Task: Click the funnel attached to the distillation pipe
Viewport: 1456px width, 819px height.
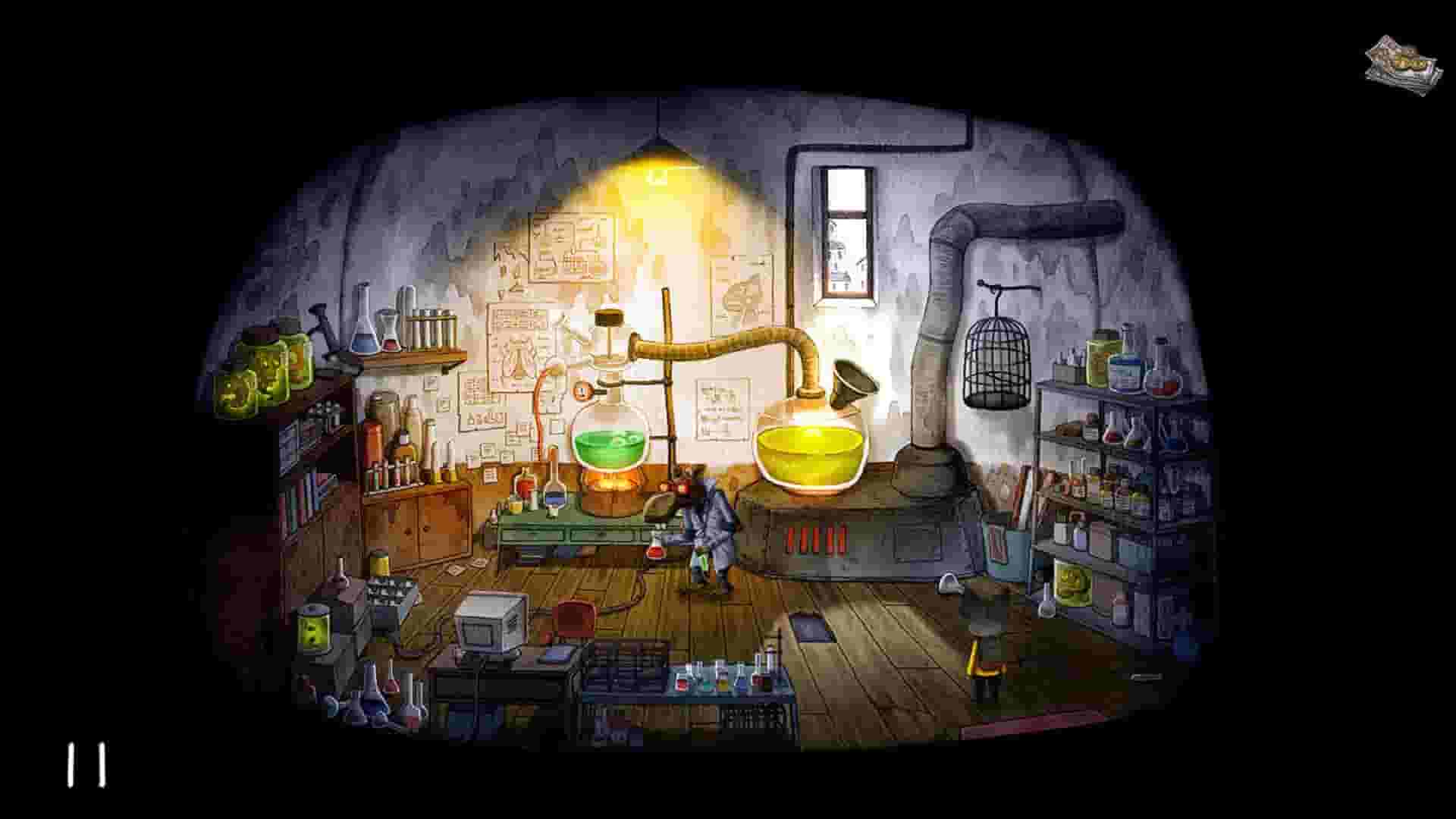Action: click(849, 379)
